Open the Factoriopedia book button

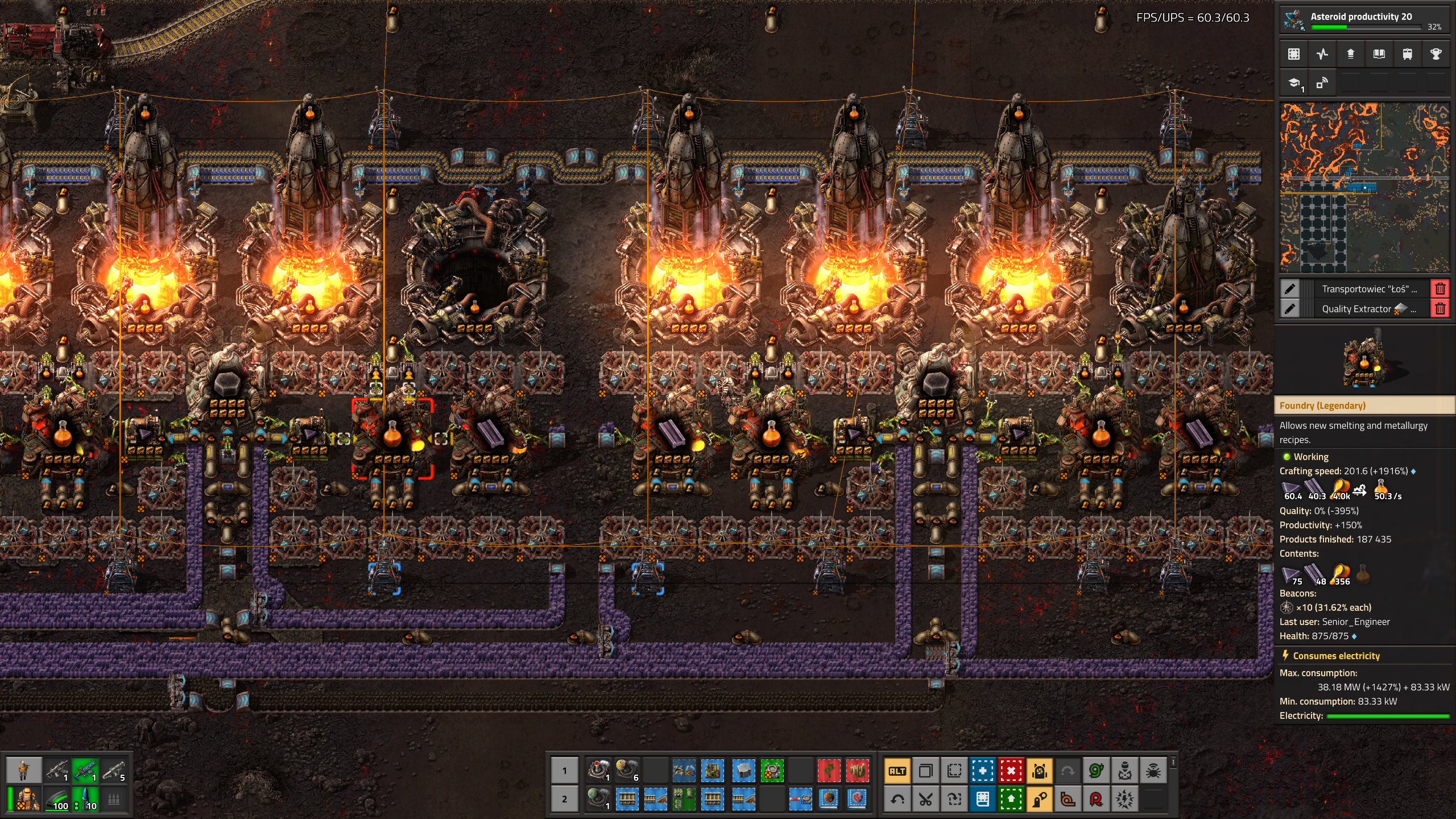(x=1379, y=54)
